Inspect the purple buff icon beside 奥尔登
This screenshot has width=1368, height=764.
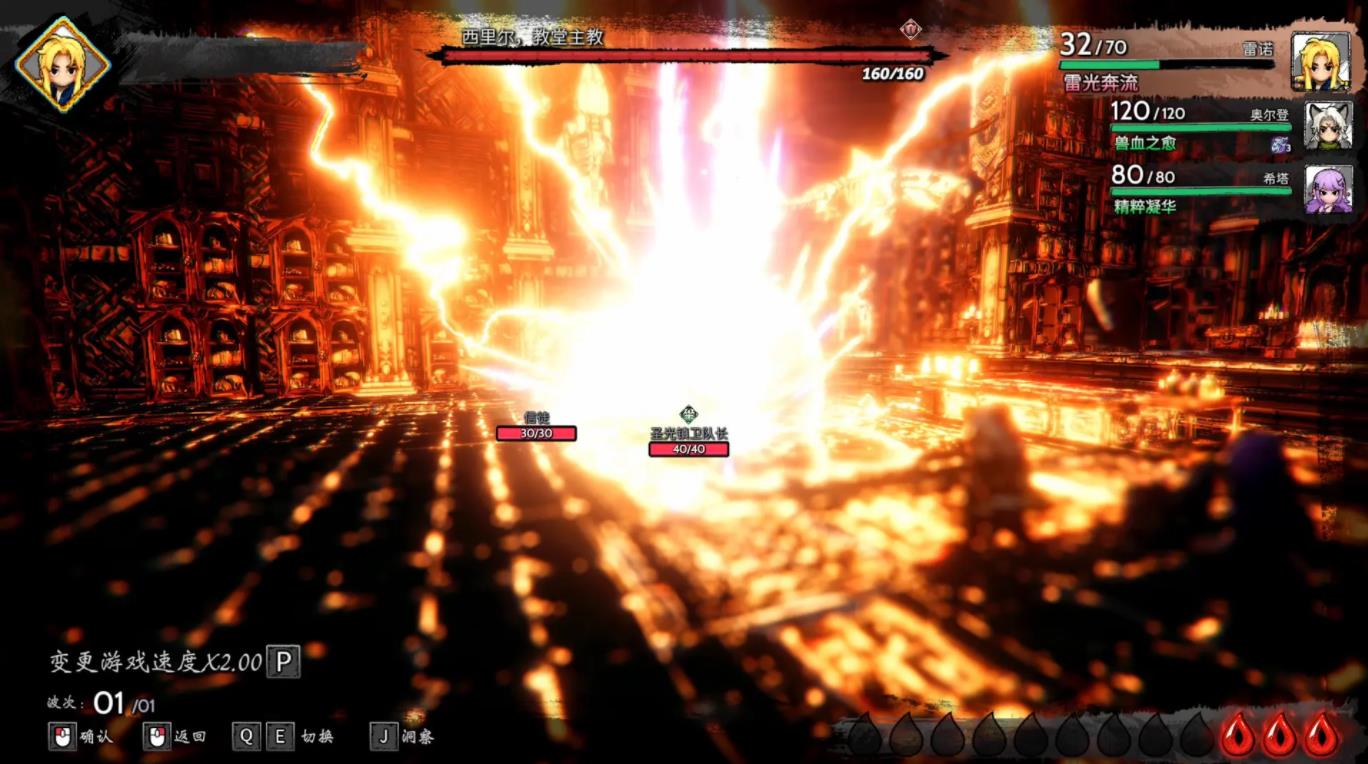[1280, 145]
